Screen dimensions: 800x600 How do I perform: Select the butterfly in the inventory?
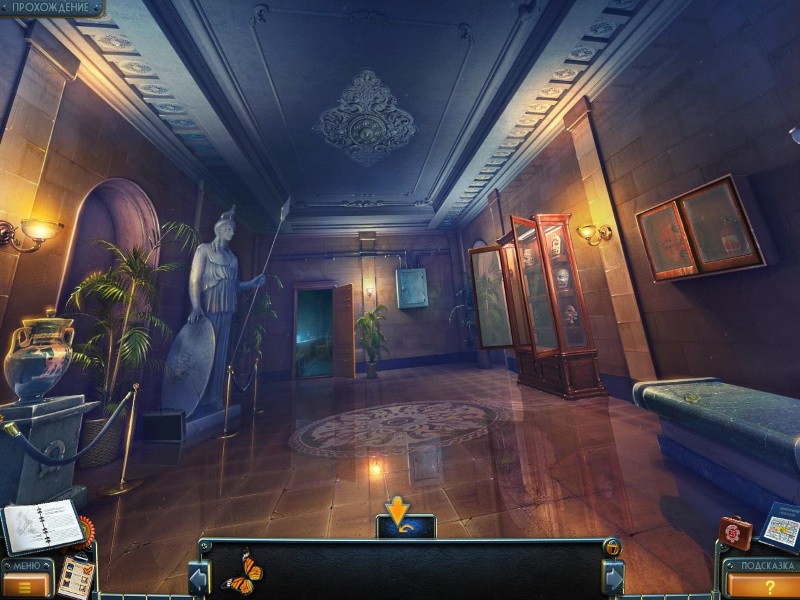tap(242, 572)
